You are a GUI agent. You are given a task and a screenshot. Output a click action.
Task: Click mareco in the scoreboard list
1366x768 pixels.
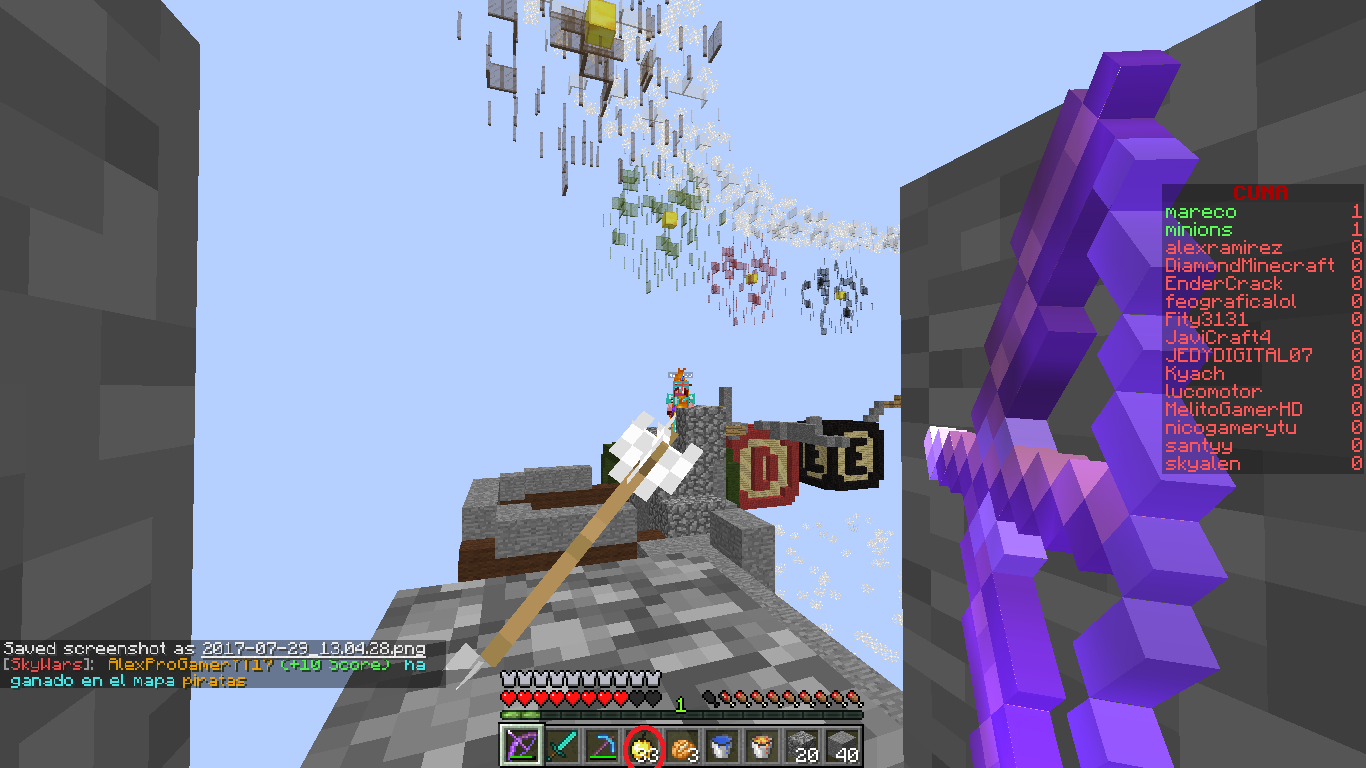click(1201, 212)
